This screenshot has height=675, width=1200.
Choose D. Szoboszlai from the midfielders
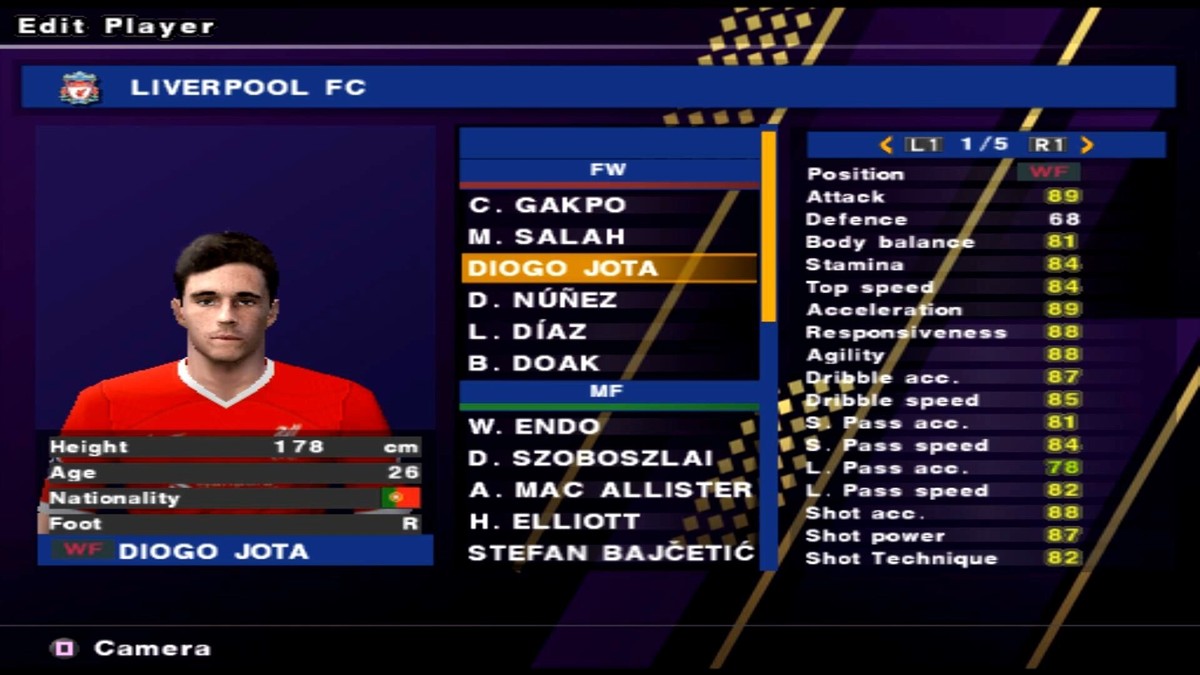(x=591, y=458)
